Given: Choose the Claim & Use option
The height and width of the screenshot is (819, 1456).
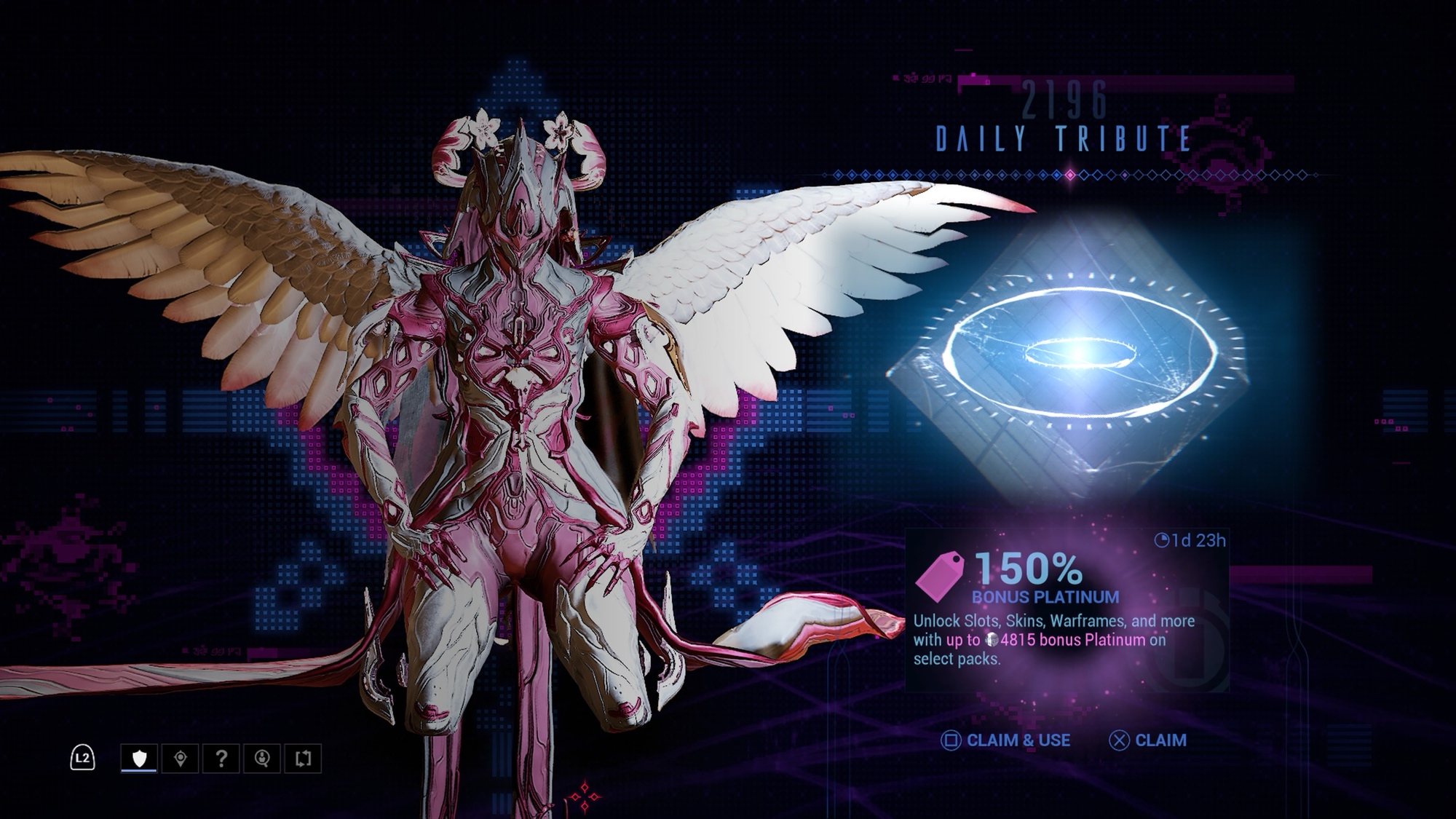Looking at the screenshot, I should pyautogui.click(x=1006, y=740).
